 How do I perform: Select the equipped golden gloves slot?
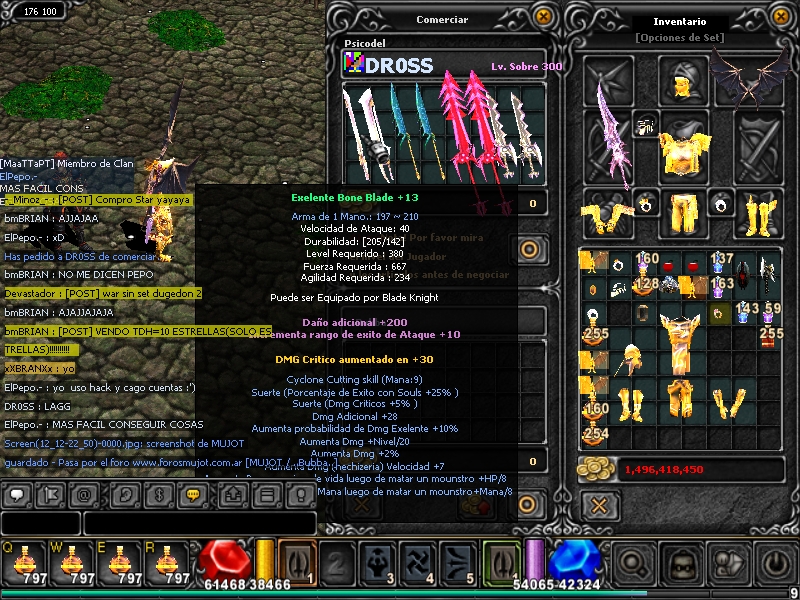pos(609,212)
